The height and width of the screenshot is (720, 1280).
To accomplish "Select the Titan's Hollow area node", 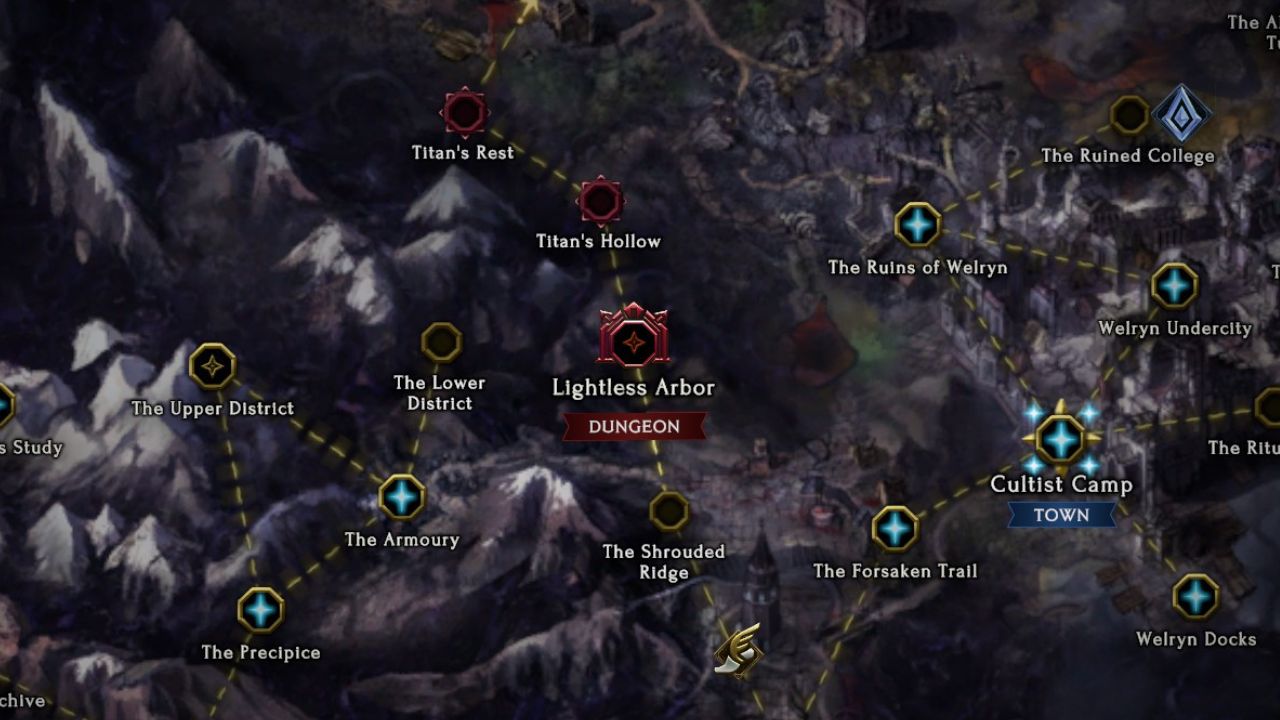I will click(x=601, y=201).
